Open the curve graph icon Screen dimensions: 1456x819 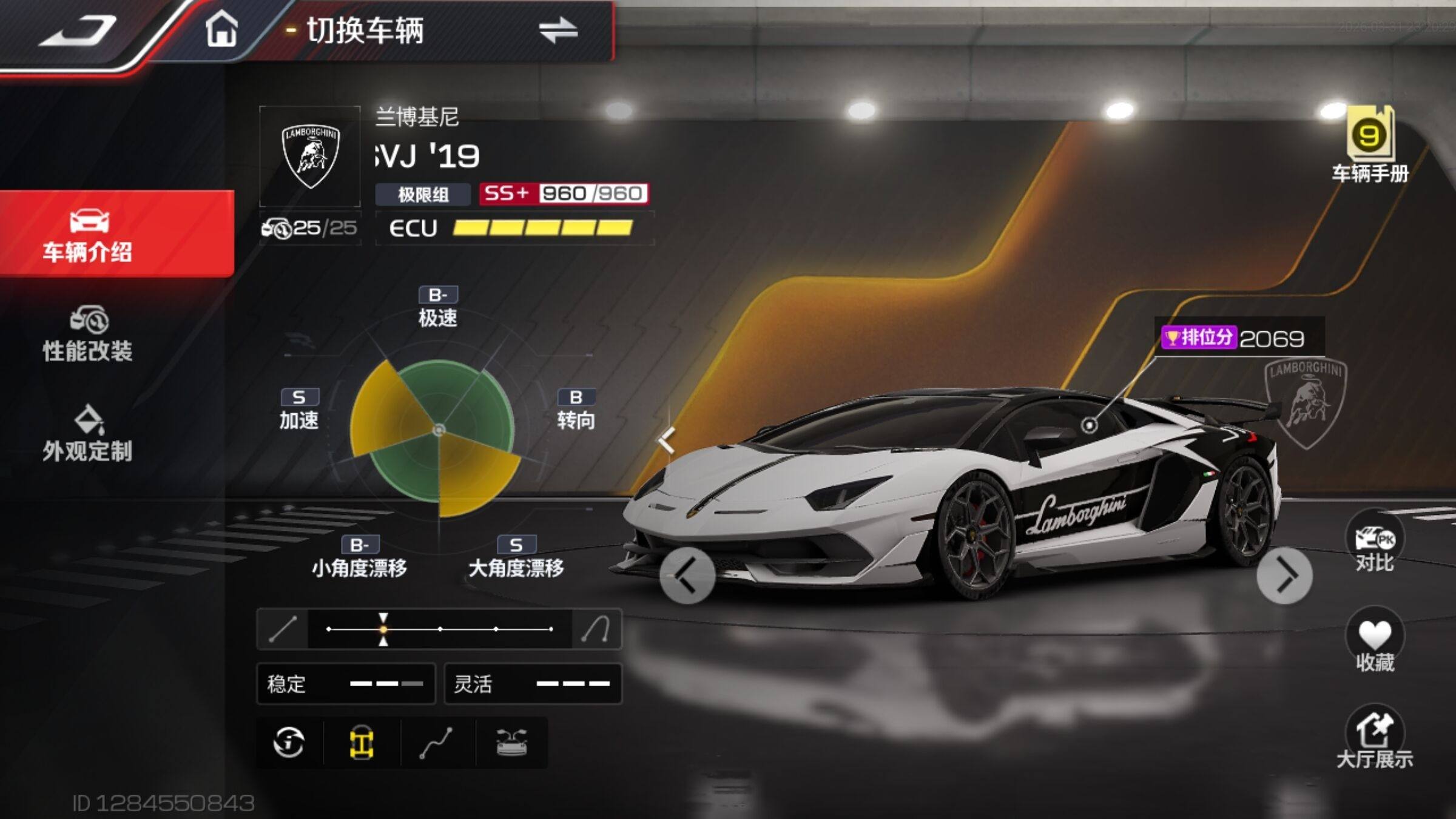[436, 743]
